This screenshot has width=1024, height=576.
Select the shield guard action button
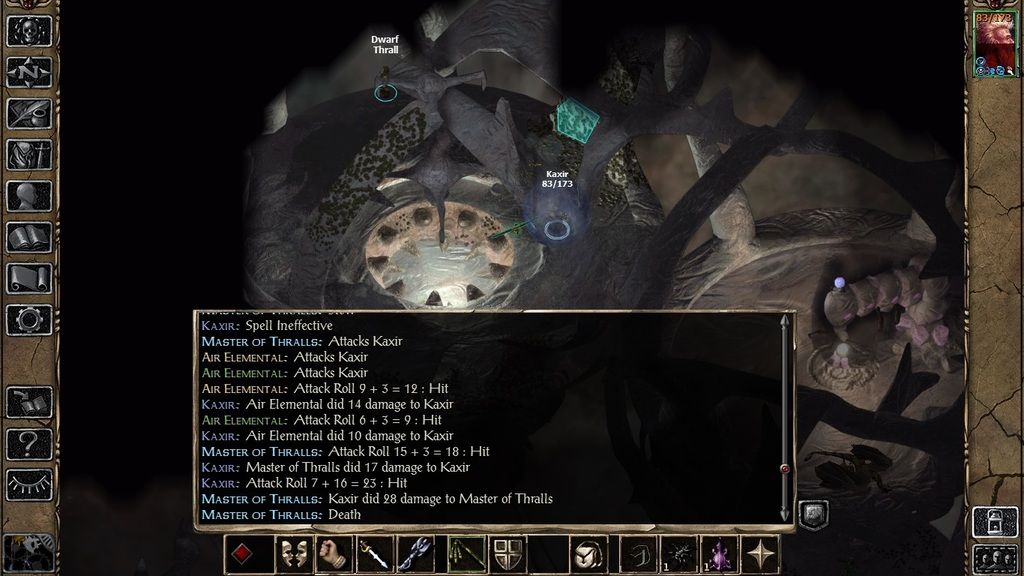[x=507, y=554]
